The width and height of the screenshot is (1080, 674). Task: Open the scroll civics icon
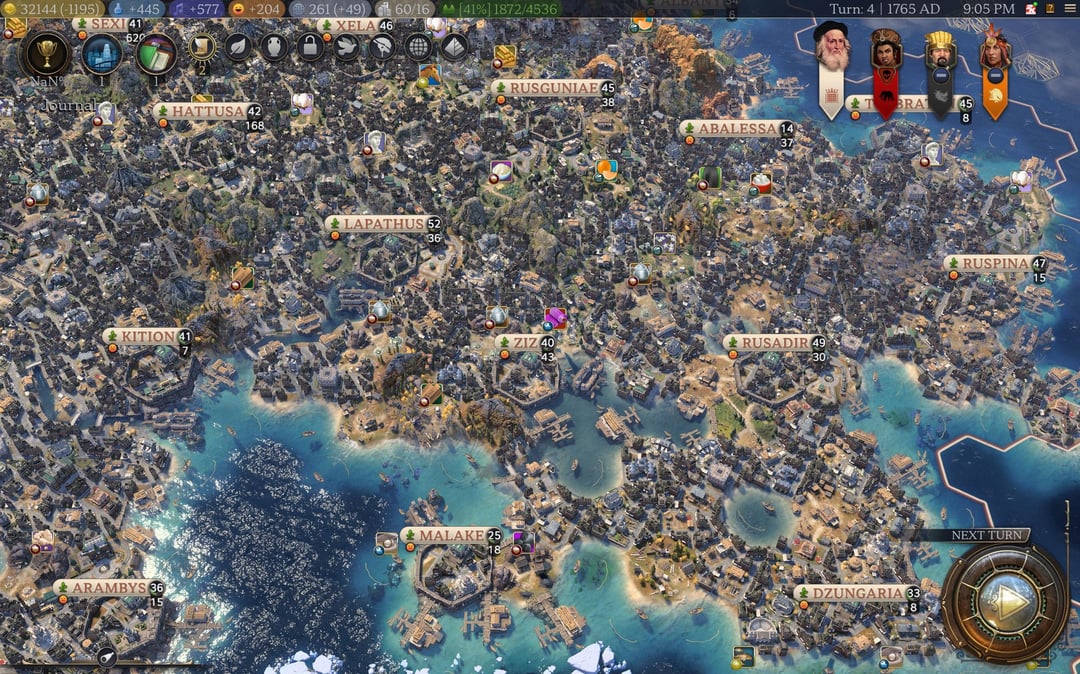click(202, 47)
